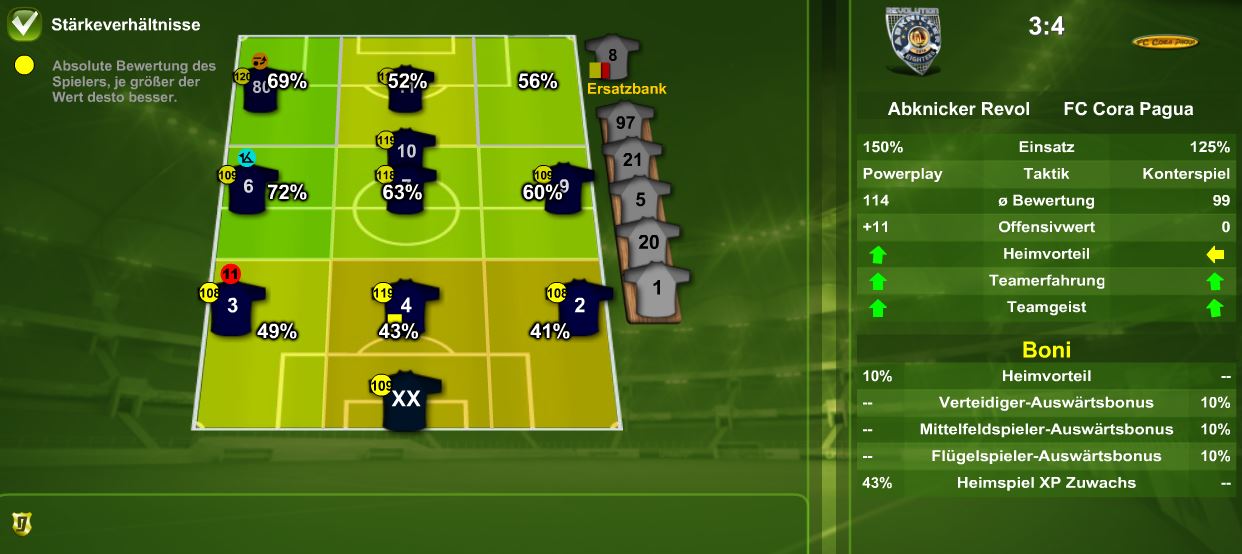Image resolution: width=1242 pixels, height=554 pixels.
Task: Select substitute shirt number 21
Action: click(632, 160)
